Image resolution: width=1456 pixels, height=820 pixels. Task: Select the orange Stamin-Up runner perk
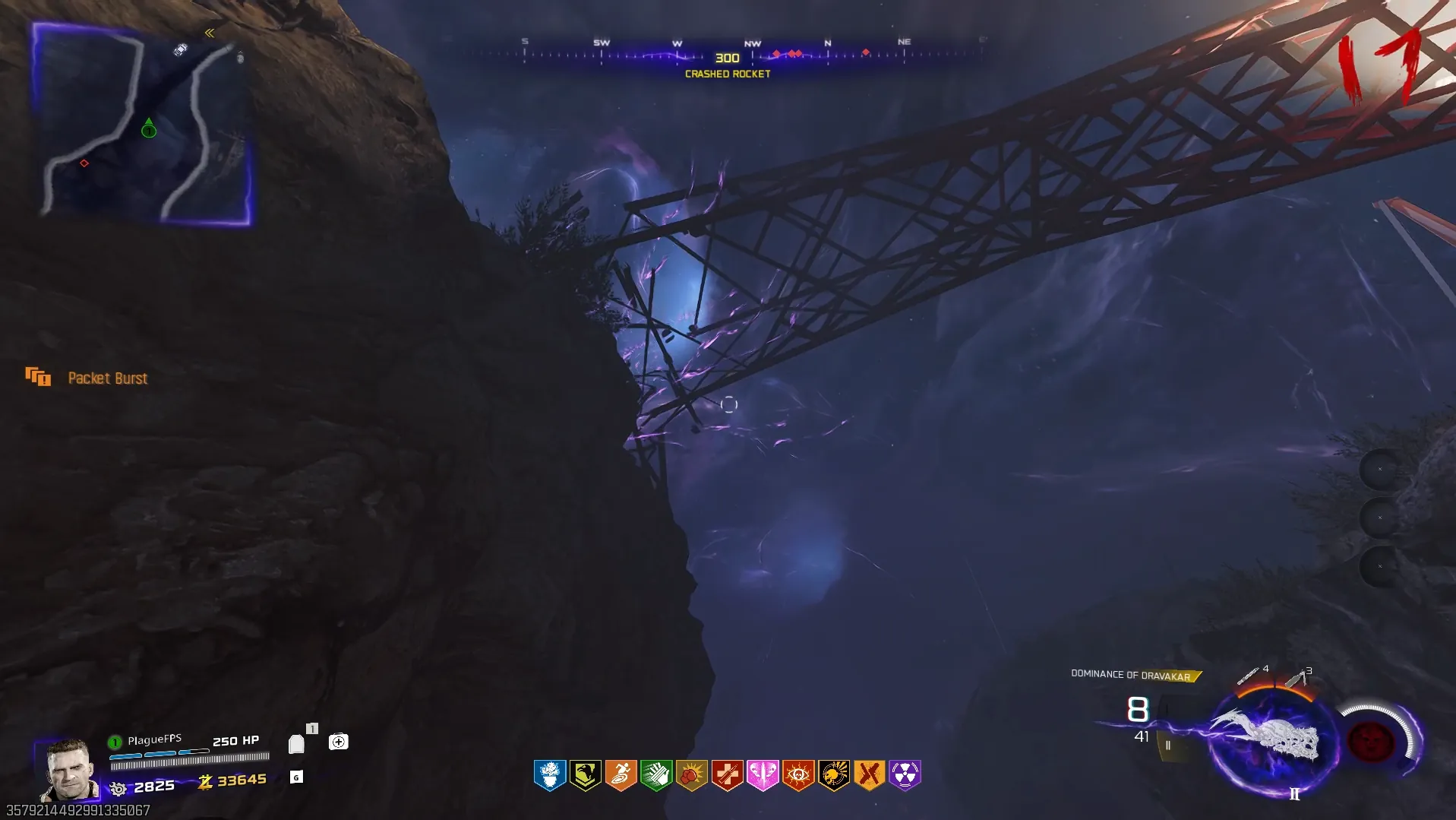click(x=621, y=775)
